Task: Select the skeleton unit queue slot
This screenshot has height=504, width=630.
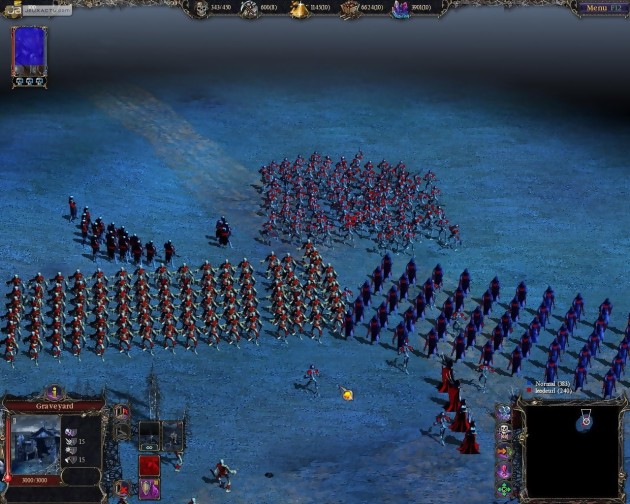Action: click(149, 432)
